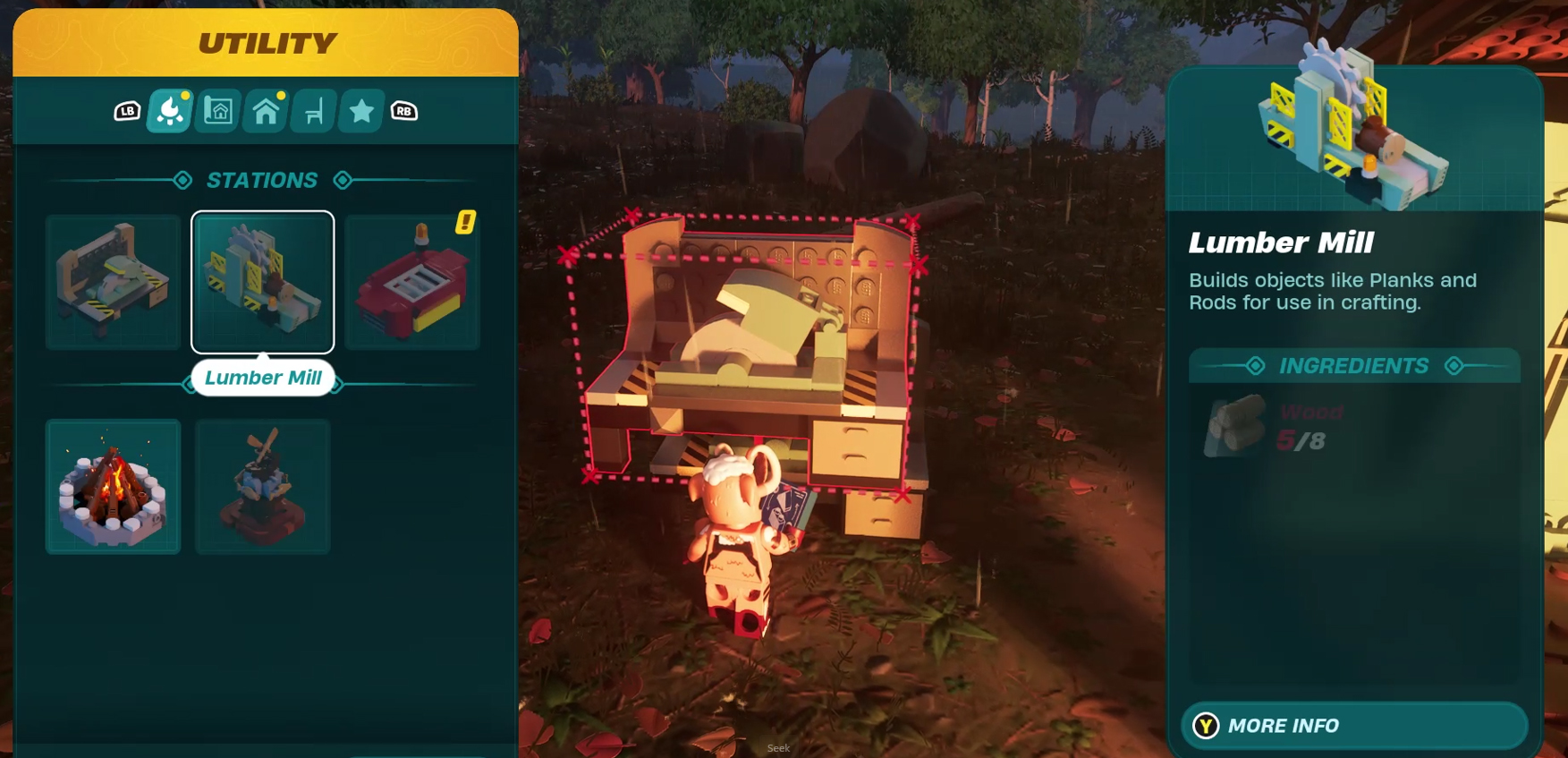
Task: Select the campfire station thumbnail
Action: click(x=113, y=486)
